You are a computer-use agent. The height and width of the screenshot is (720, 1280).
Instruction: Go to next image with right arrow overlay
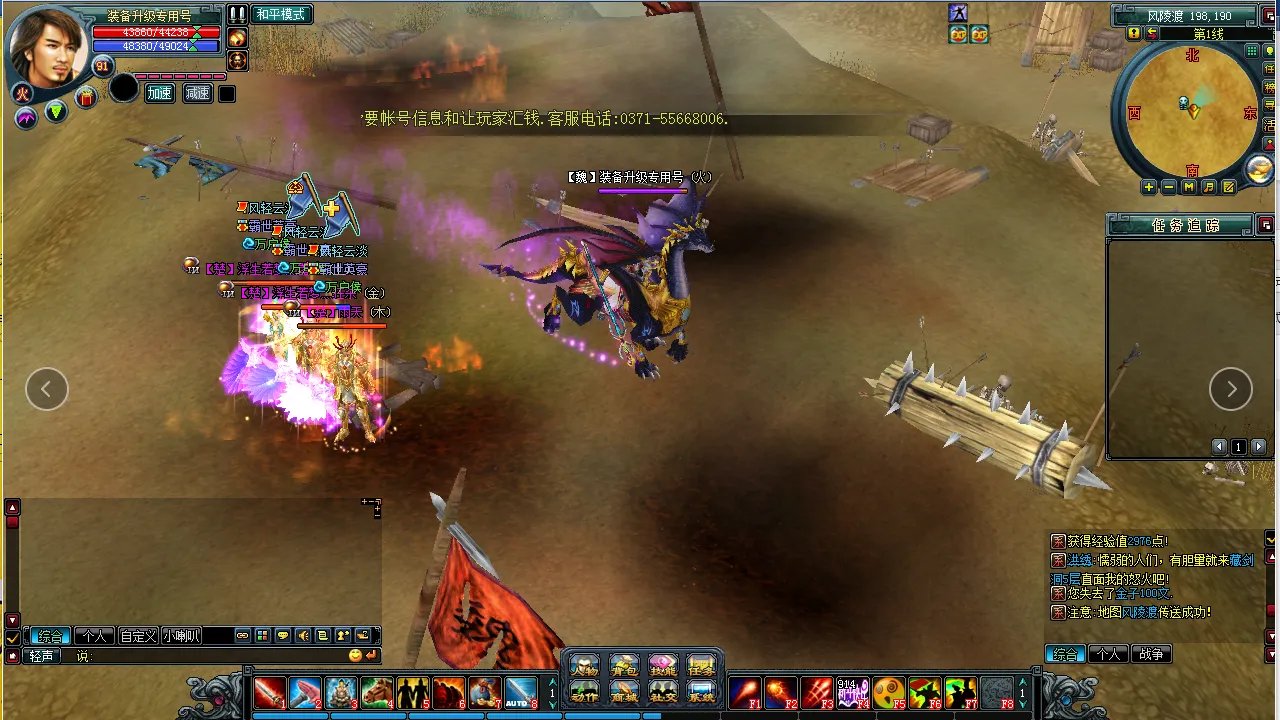(x=1230, y=389)
